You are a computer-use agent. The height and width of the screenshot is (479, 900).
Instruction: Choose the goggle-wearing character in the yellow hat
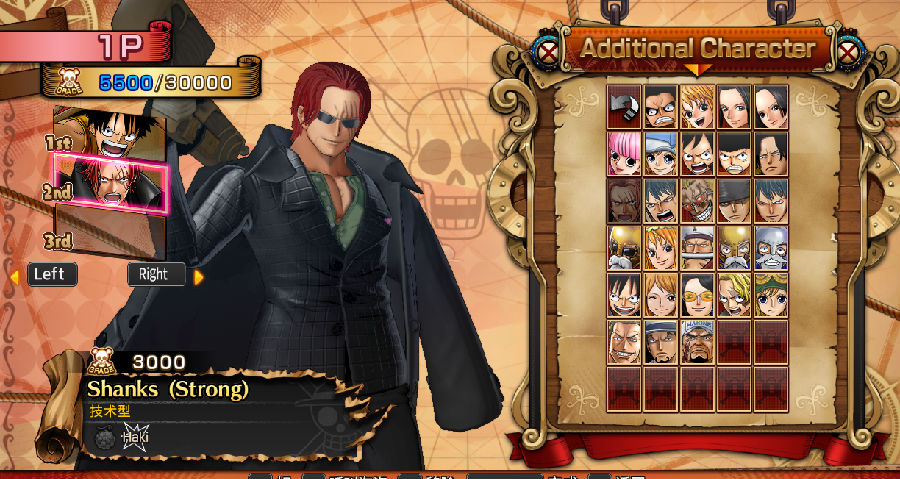coord(771,294)
